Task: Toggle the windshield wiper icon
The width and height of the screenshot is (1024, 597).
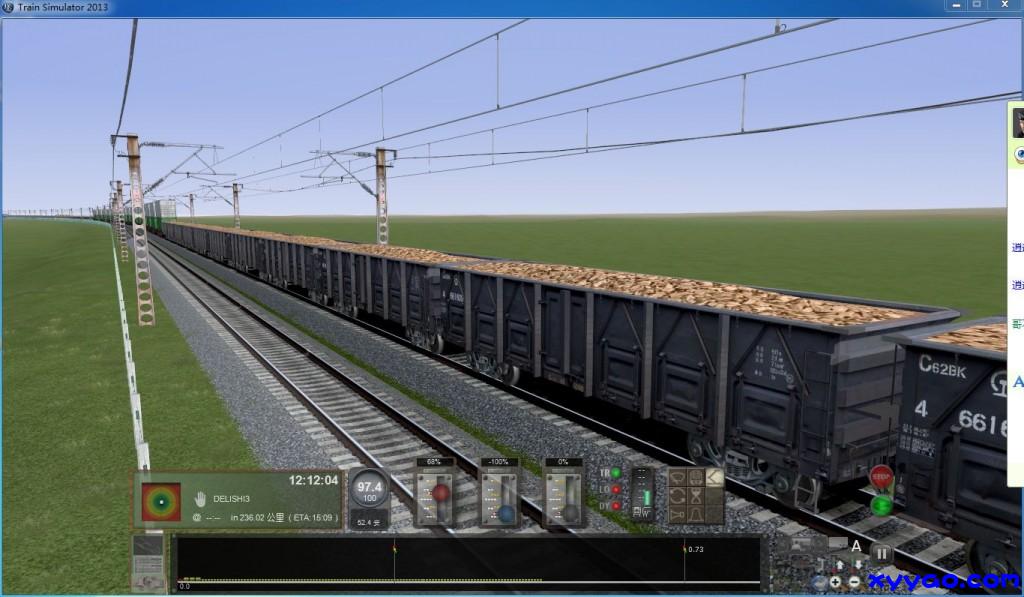Action: 679,478
